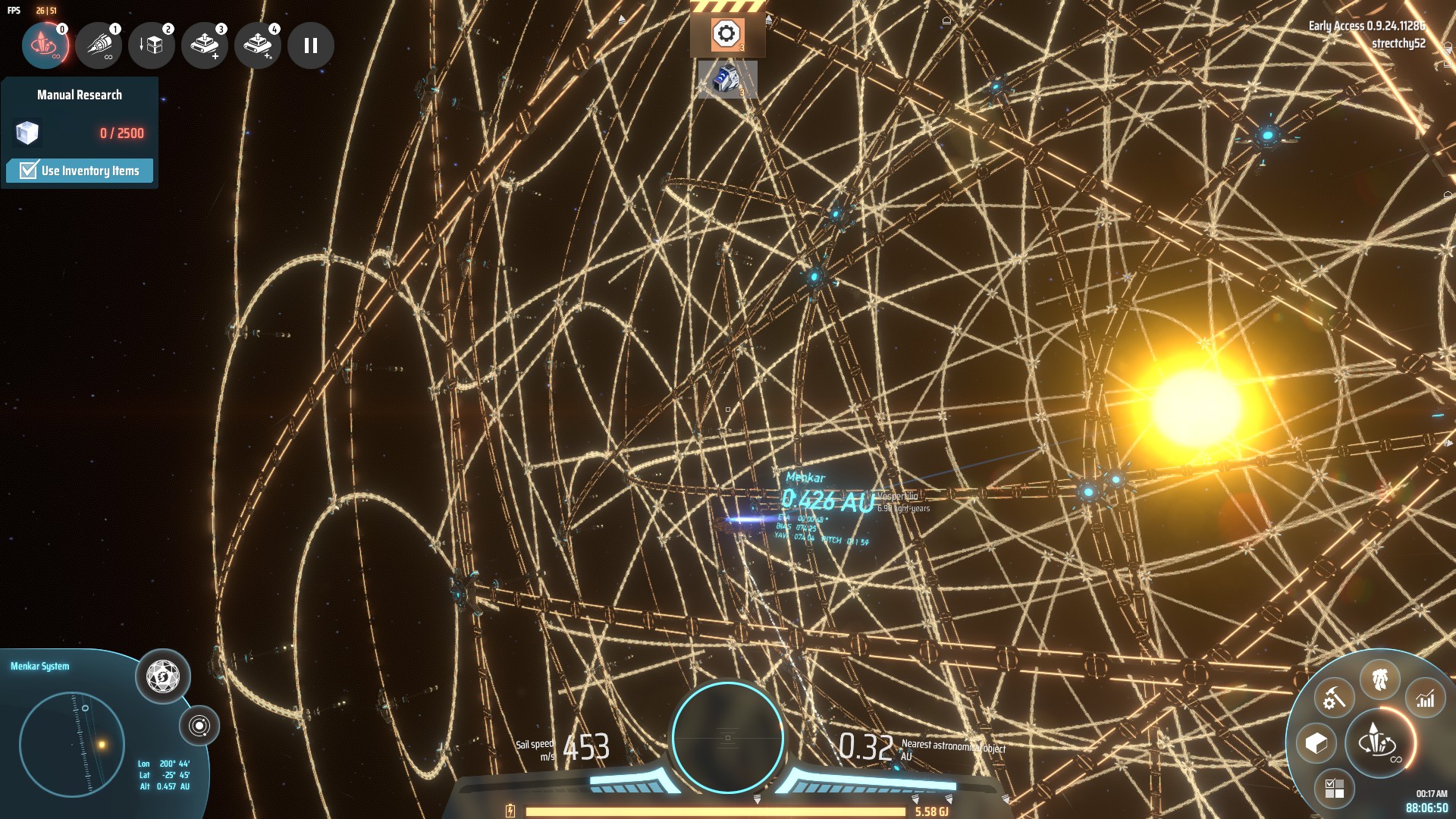The height and width of the screenshot is (819, 1456).
Task: Select the Manual Research hotkey slot 0
Action: pyautogui.click(x=45, y=45)
